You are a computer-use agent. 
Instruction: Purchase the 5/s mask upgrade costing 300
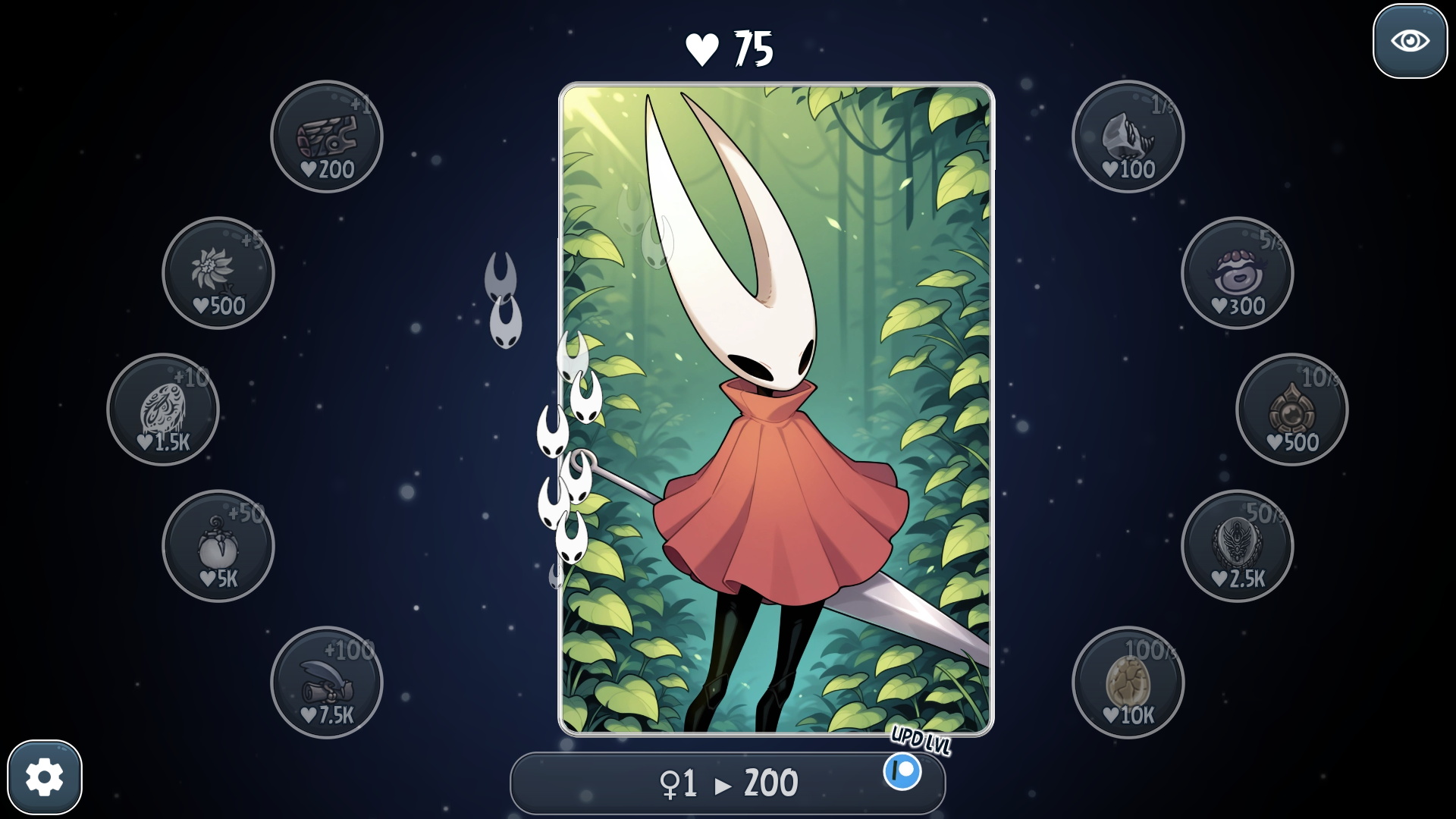coord(1238,275)
